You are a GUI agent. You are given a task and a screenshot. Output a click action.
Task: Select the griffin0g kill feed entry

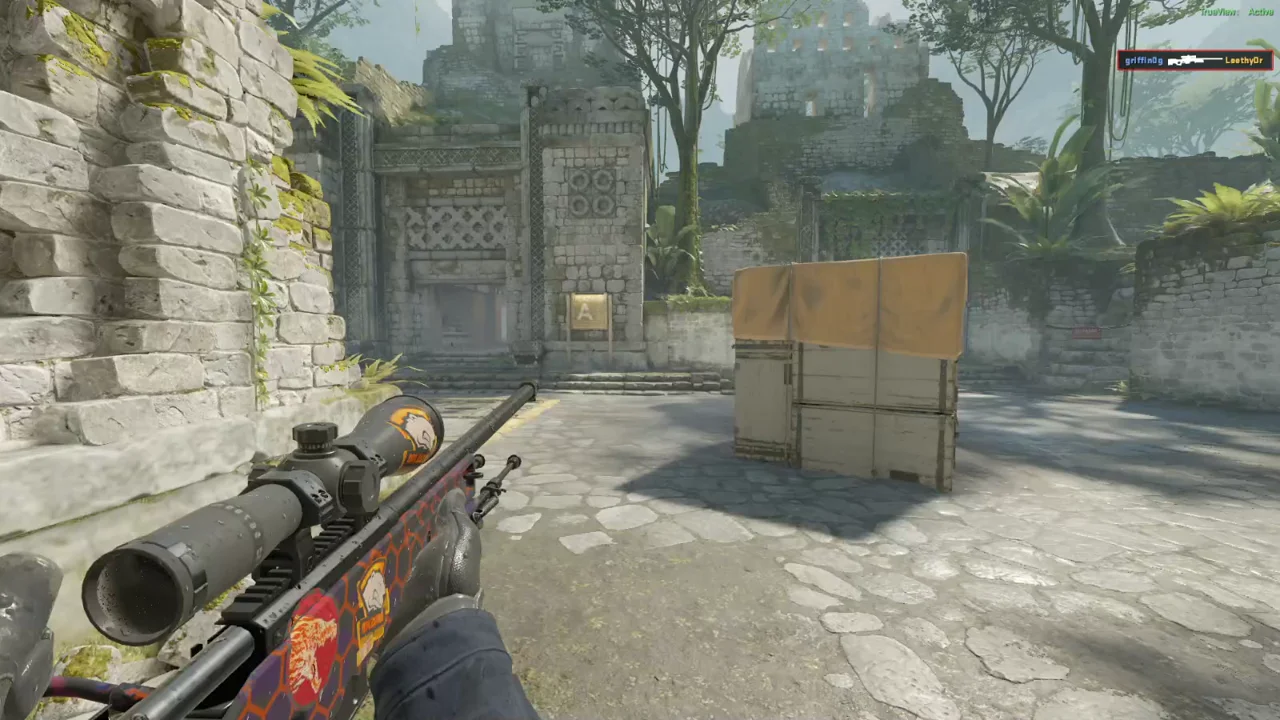[1195, 60]
